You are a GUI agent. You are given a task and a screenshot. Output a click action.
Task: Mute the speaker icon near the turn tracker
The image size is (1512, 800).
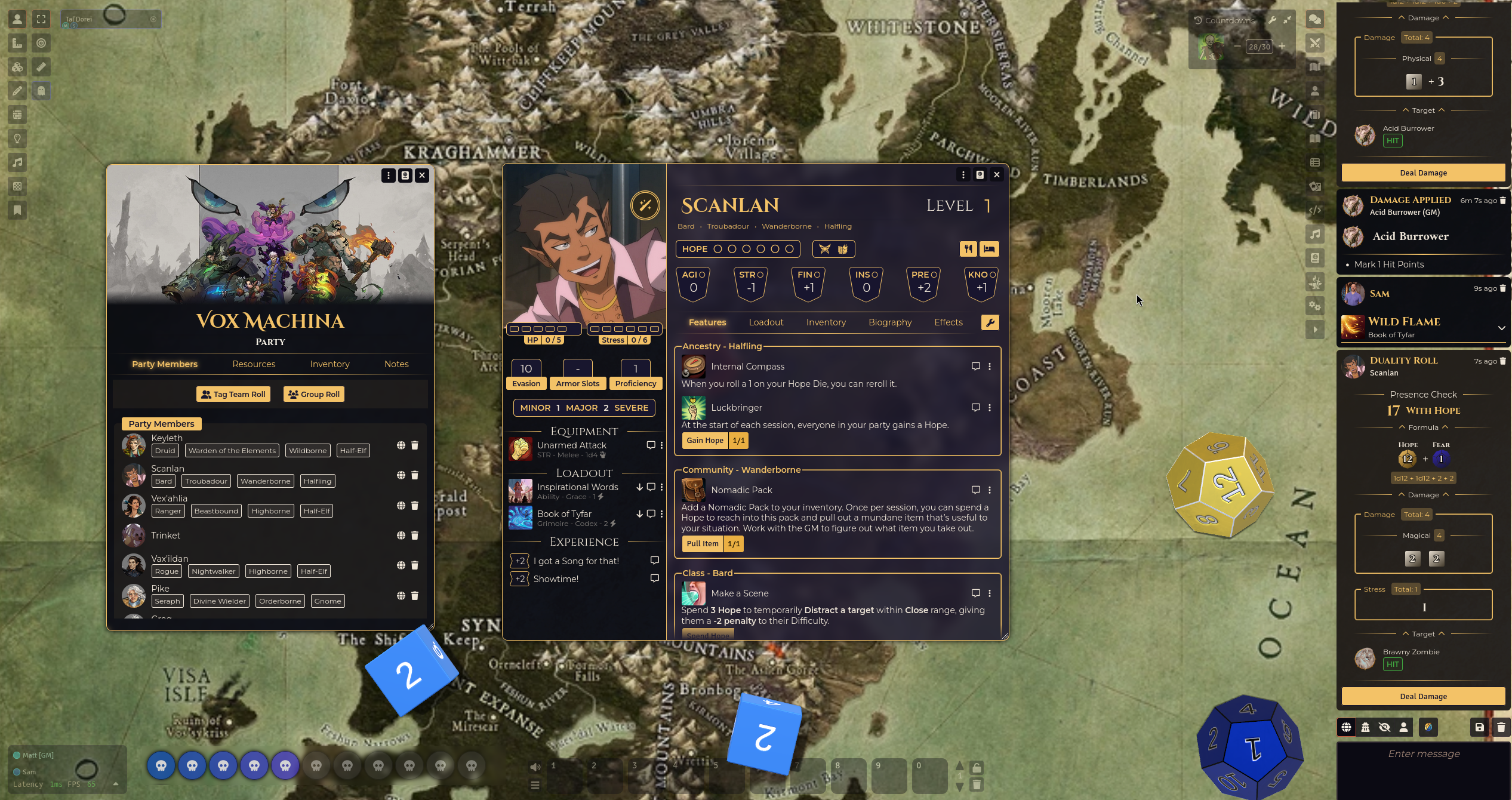click(535, 767)
